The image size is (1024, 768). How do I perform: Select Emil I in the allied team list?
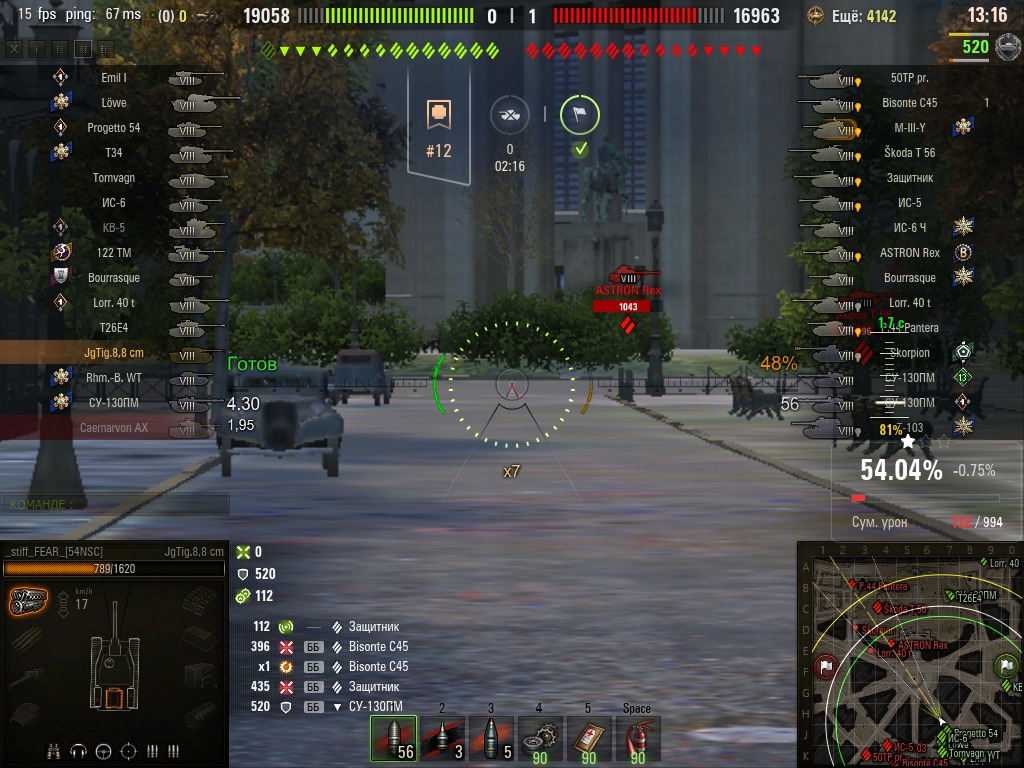point(114,78)
